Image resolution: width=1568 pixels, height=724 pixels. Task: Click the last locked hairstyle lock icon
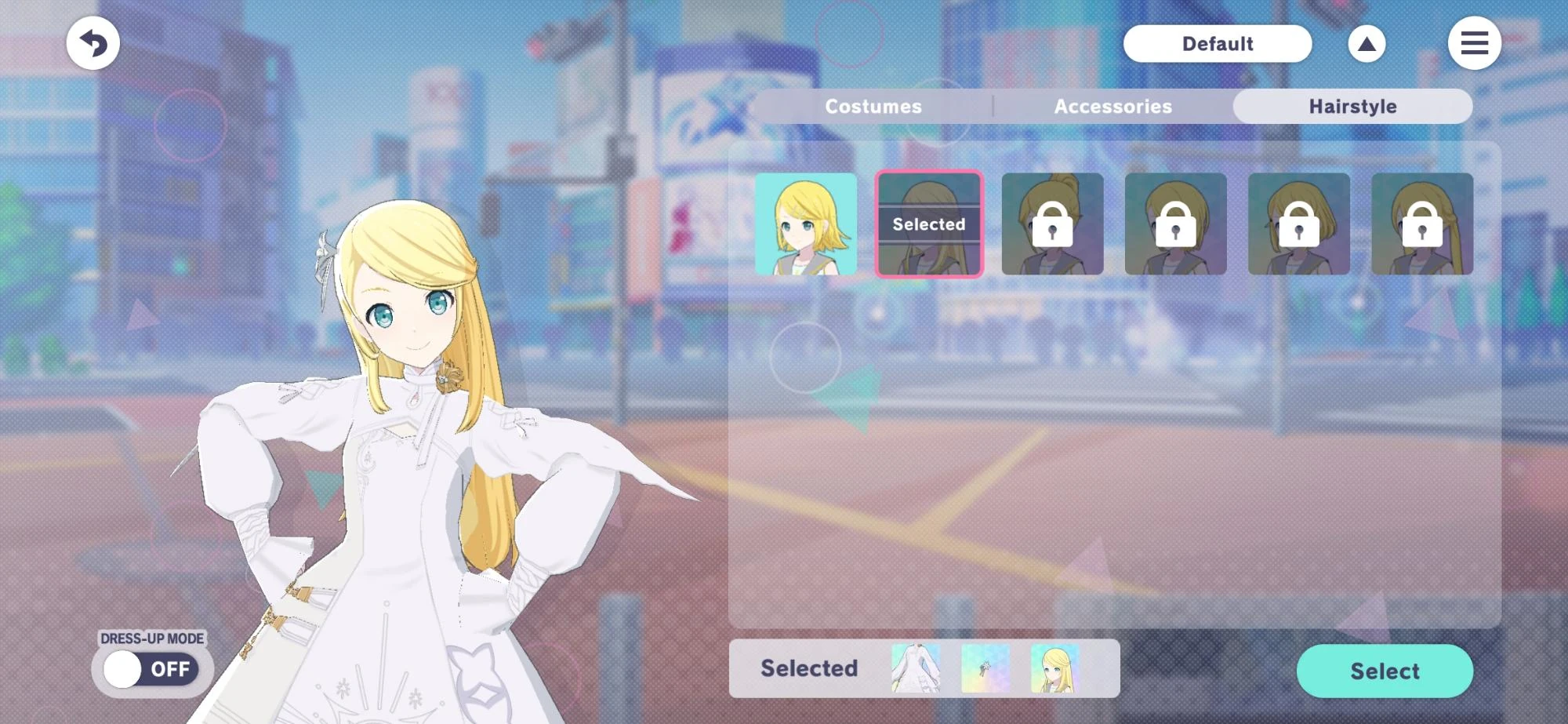pyautogui.click(x=1423, y=224)
